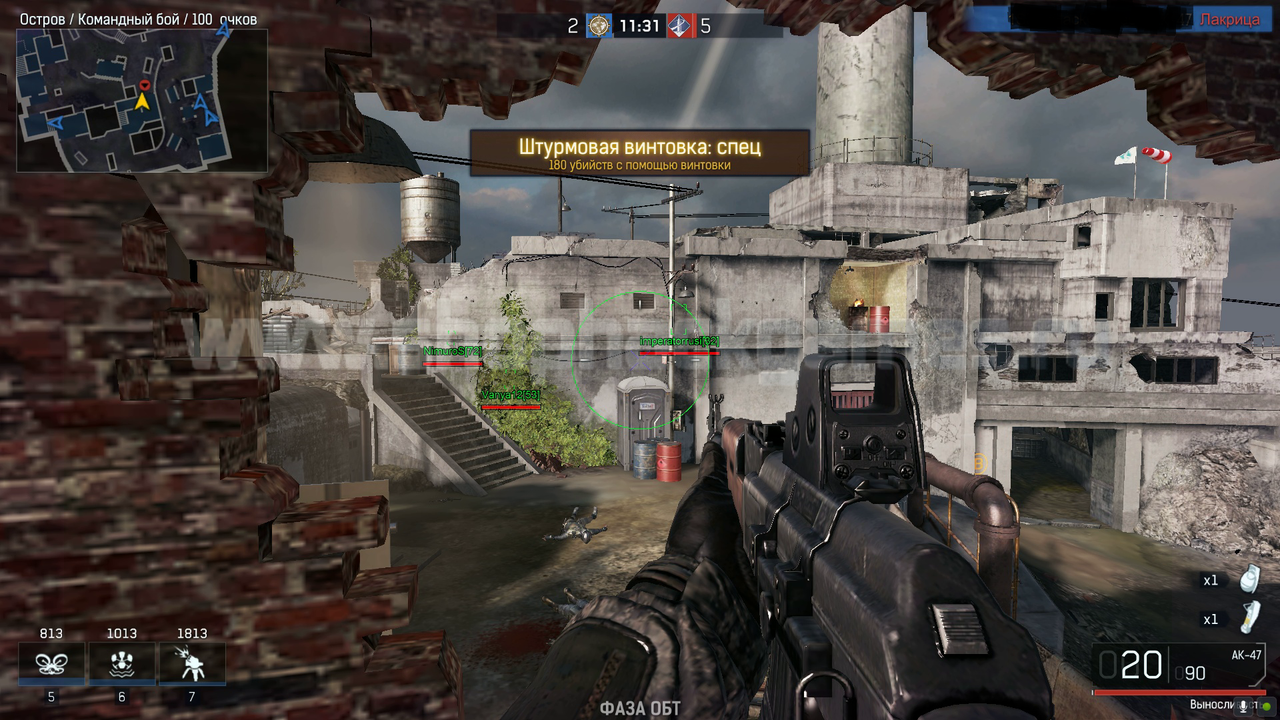
Task: Click the yellow player arrow on the minimap
Action: (142, 101)
